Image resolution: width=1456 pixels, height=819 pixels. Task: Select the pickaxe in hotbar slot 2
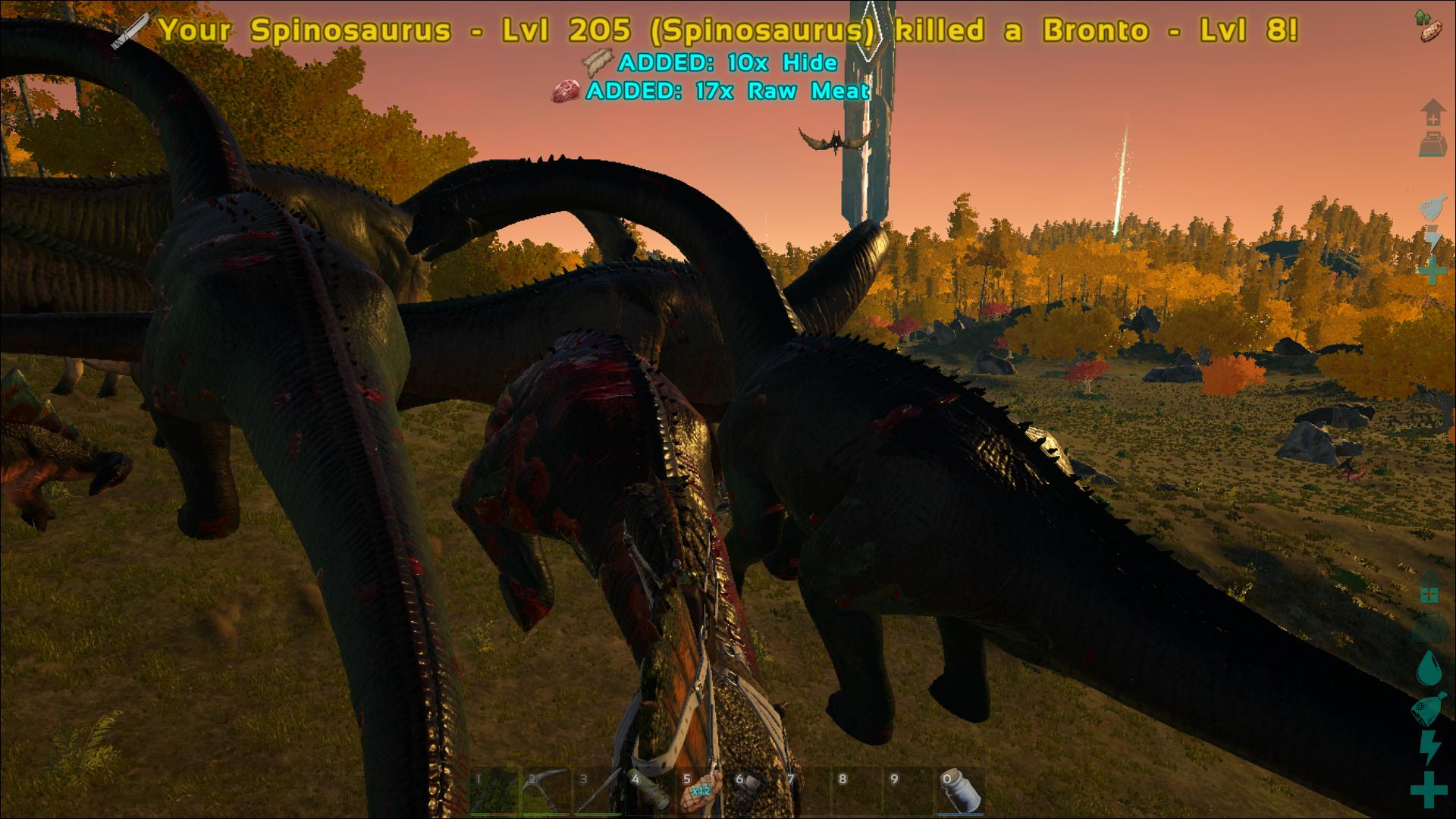click(546, 791)
